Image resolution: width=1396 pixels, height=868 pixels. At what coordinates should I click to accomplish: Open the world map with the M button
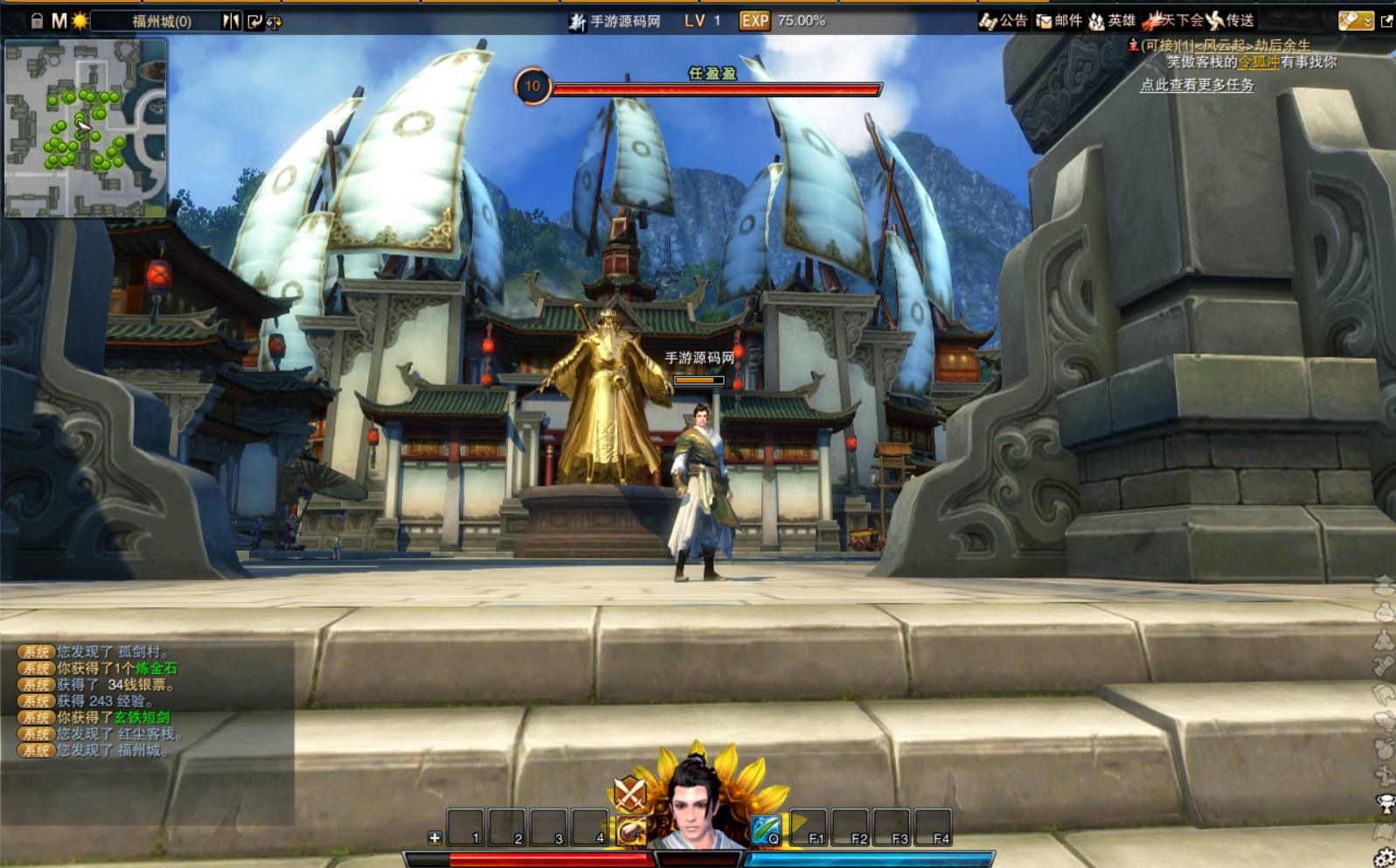tap(59, 21)
